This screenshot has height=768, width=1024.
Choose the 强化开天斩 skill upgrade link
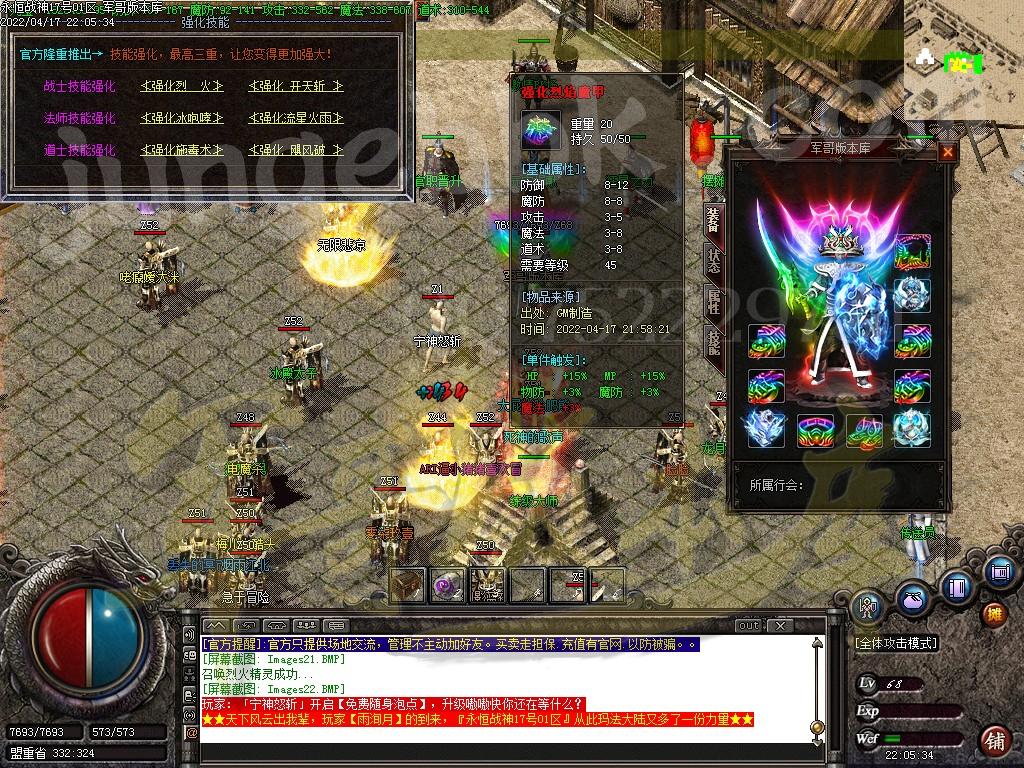[x=295, y=87]
